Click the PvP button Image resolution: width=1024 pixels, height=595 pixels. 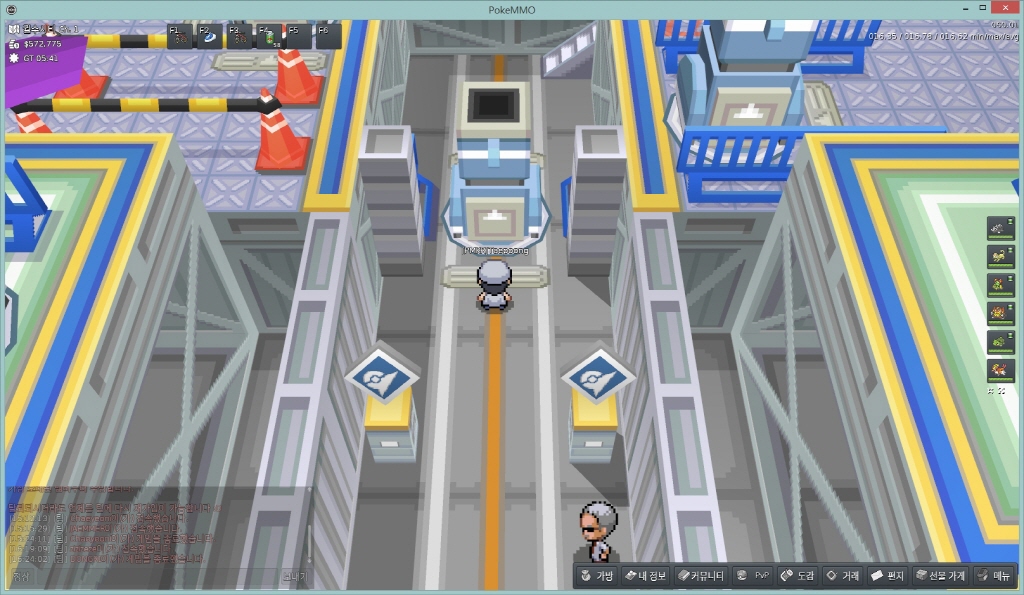tap(753, 576)
